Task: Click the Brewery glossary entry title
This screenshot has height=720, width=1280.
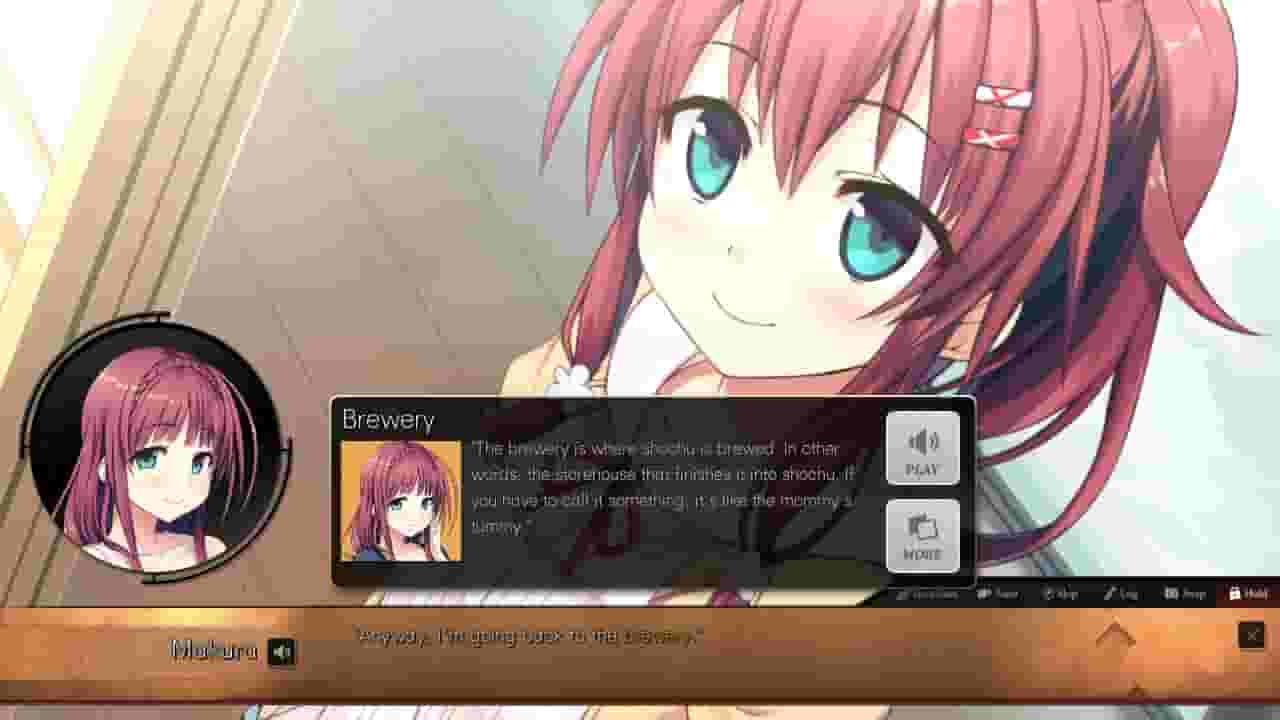Action: [x=390, y=419]
